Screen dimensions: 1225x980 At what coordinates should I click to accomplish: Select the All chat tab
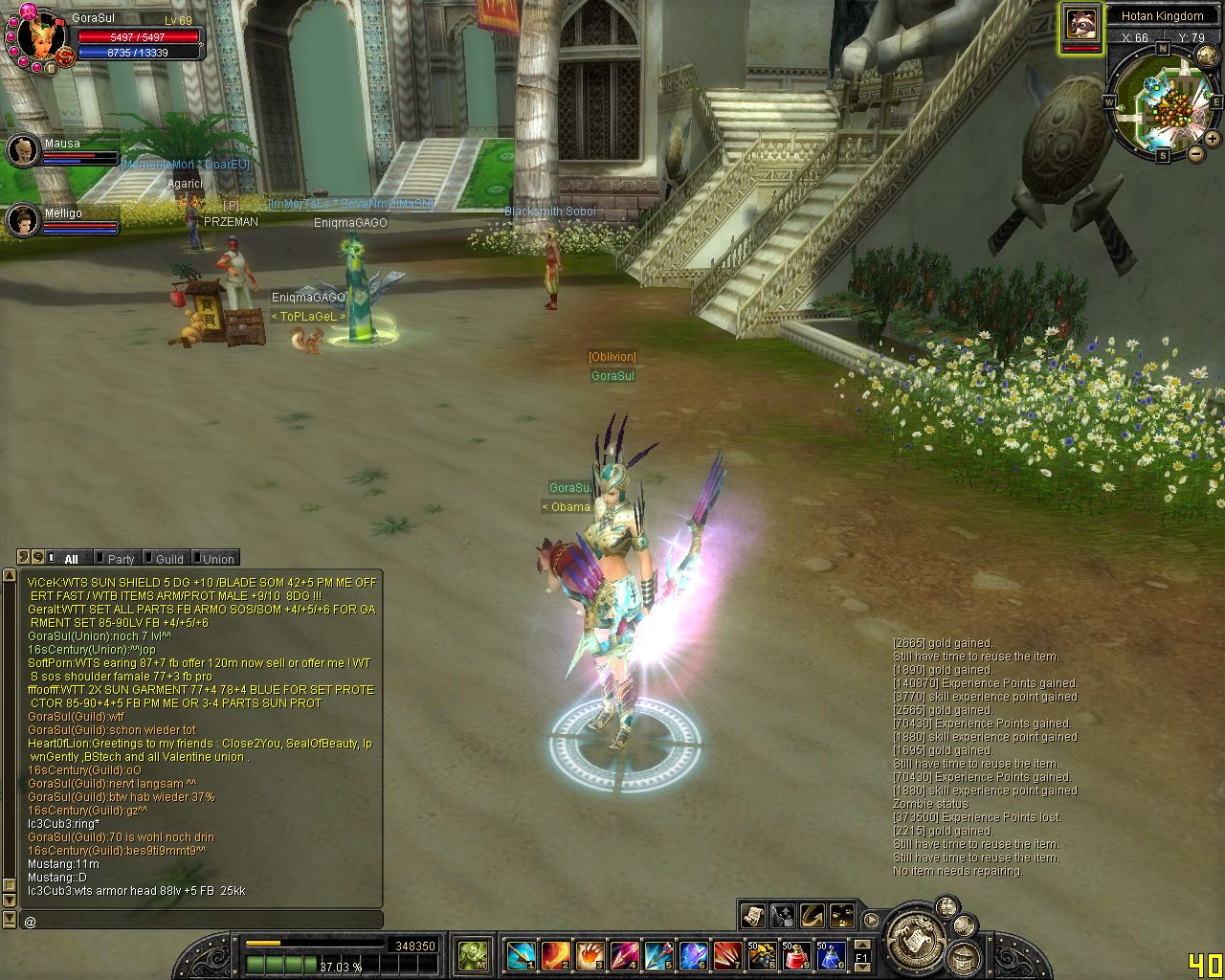point(70,559)
